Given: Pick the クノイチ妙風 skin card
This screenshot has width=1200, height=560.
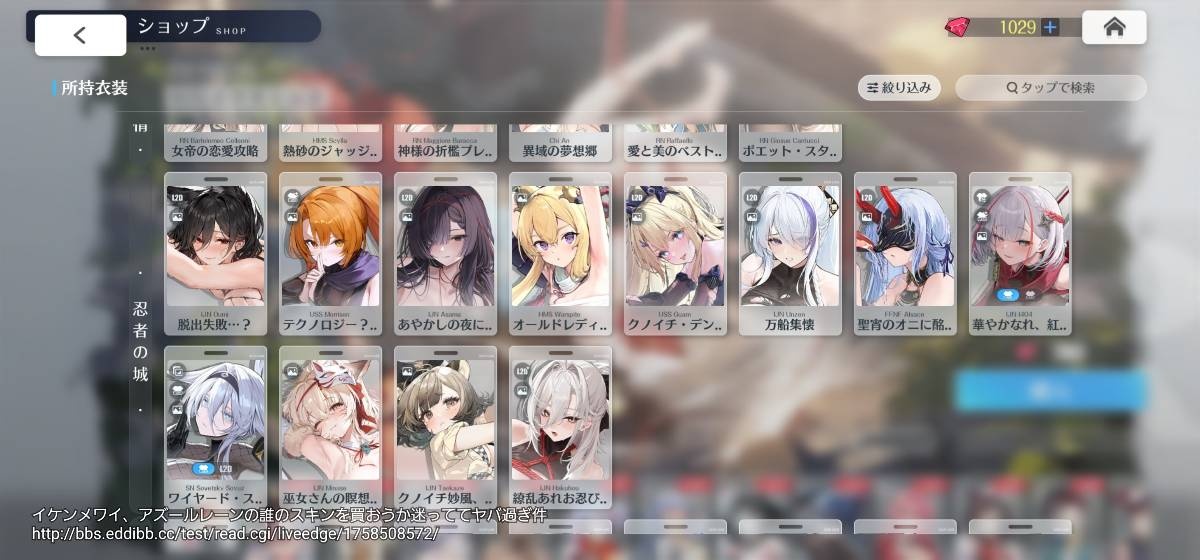Looking at the screenshot, I should pos(445,427).
